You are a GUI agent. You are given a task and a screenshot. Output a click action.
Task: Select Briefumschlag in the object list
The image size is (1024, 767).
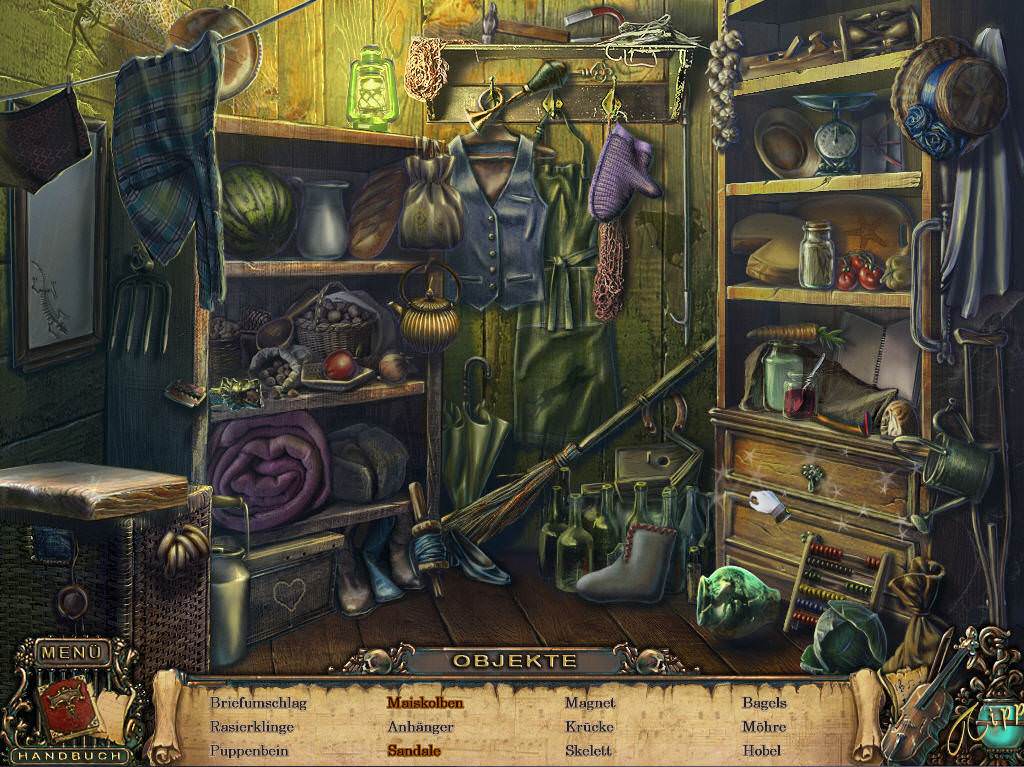click(x=258, y=702)
